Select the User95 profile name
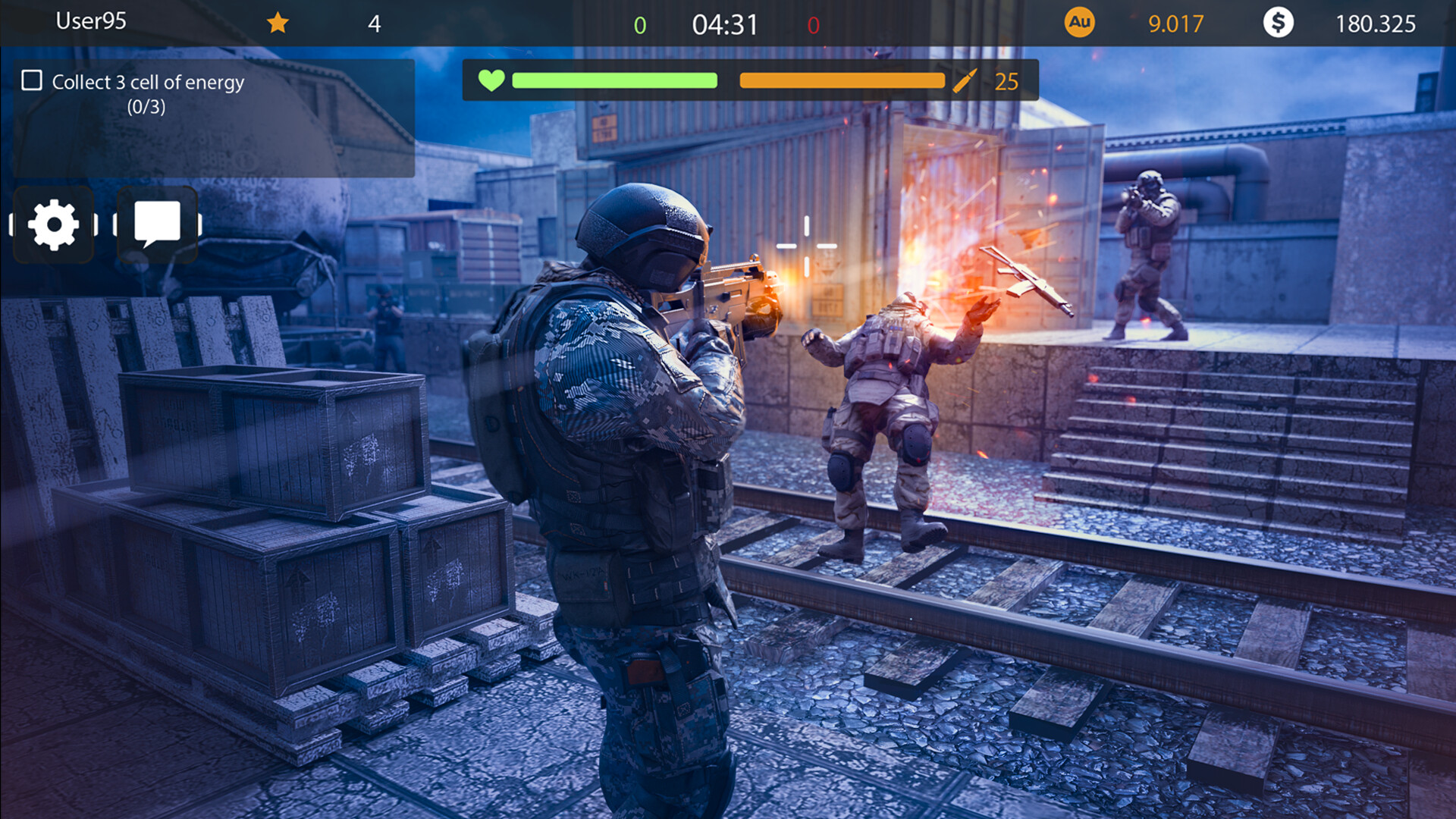Image resolution: width=1456 pixels, height=819 pixels. pos(91,23)
